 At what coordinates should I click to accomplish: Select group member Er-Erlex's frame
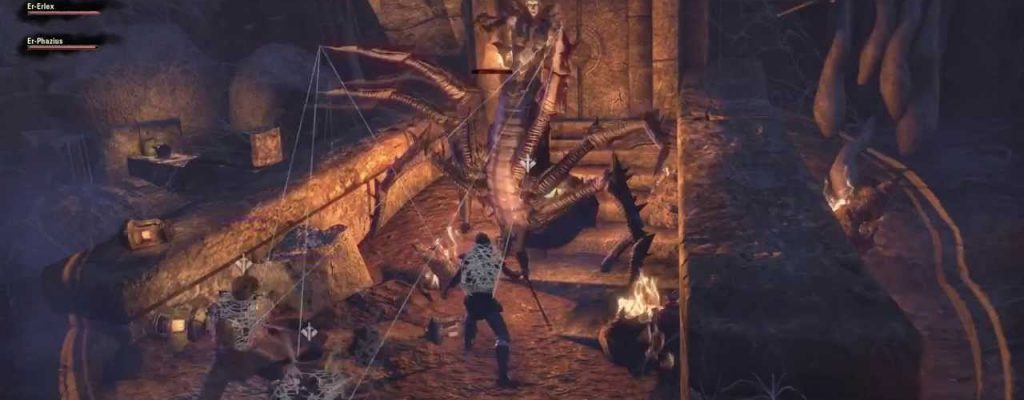click(60, 8)
